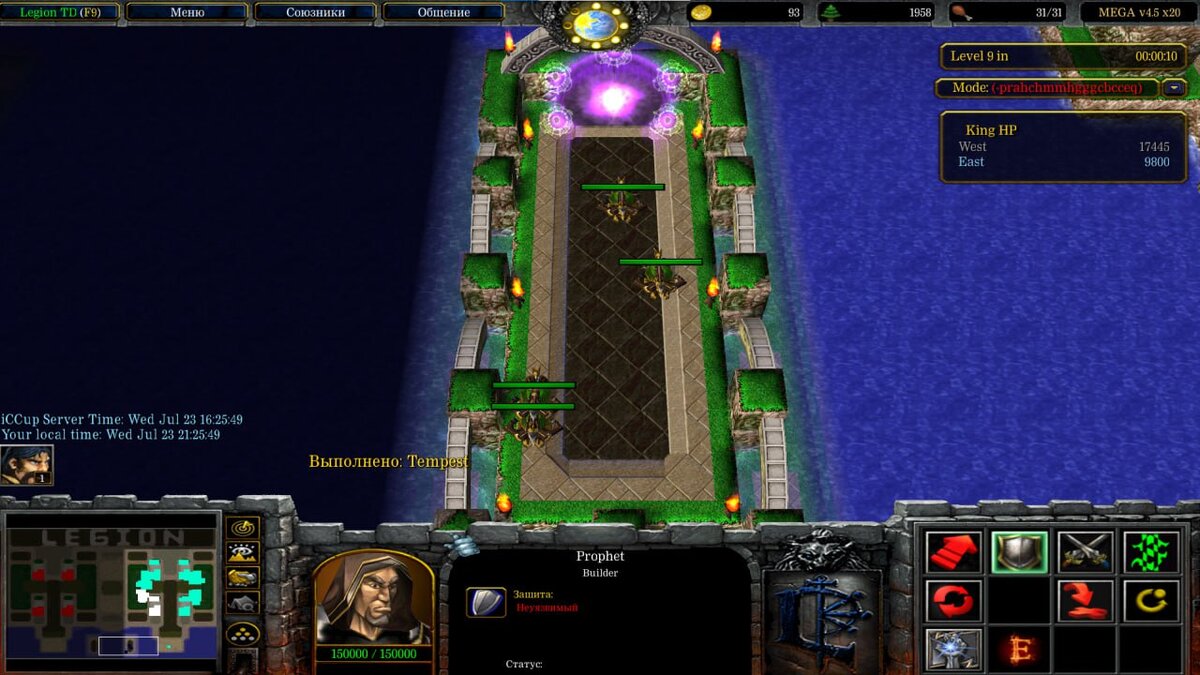The height and width of the screenshot is (675, 1200).
Task: Open the Меню game menu
Action: pyautogui.click(x=187, y=13)
